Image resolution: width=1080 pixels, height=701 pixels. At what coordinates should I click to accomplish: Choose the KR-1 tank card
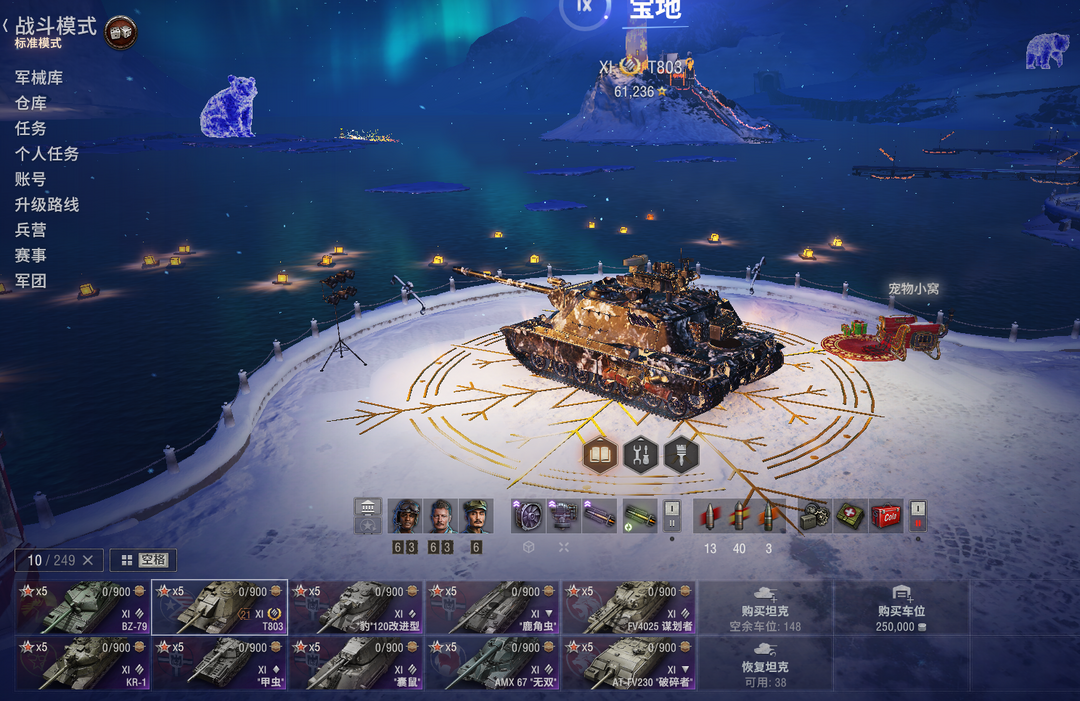point(83,662)
